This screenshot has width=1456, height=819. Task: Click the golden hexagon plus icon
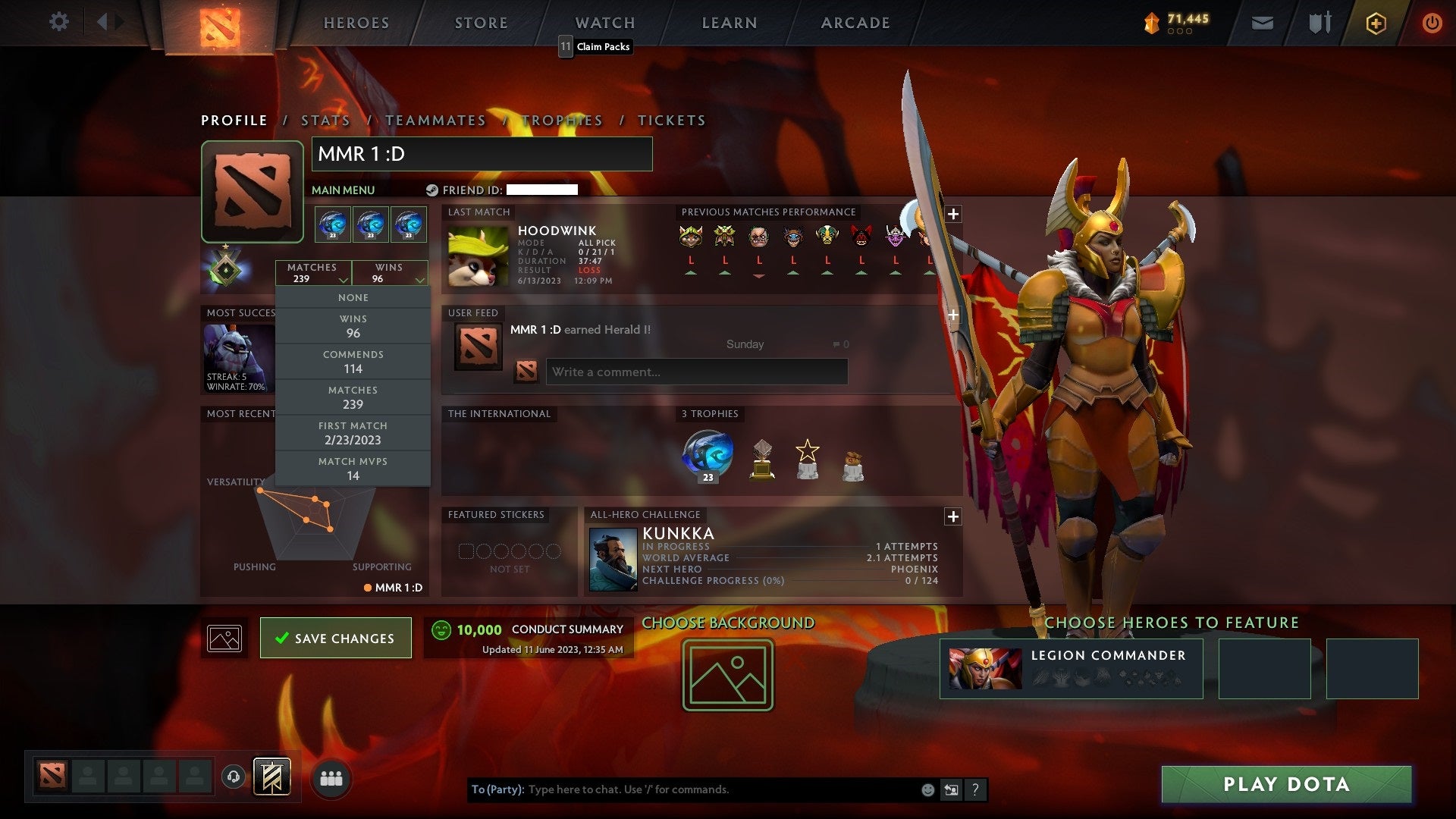coord(1376,22)
